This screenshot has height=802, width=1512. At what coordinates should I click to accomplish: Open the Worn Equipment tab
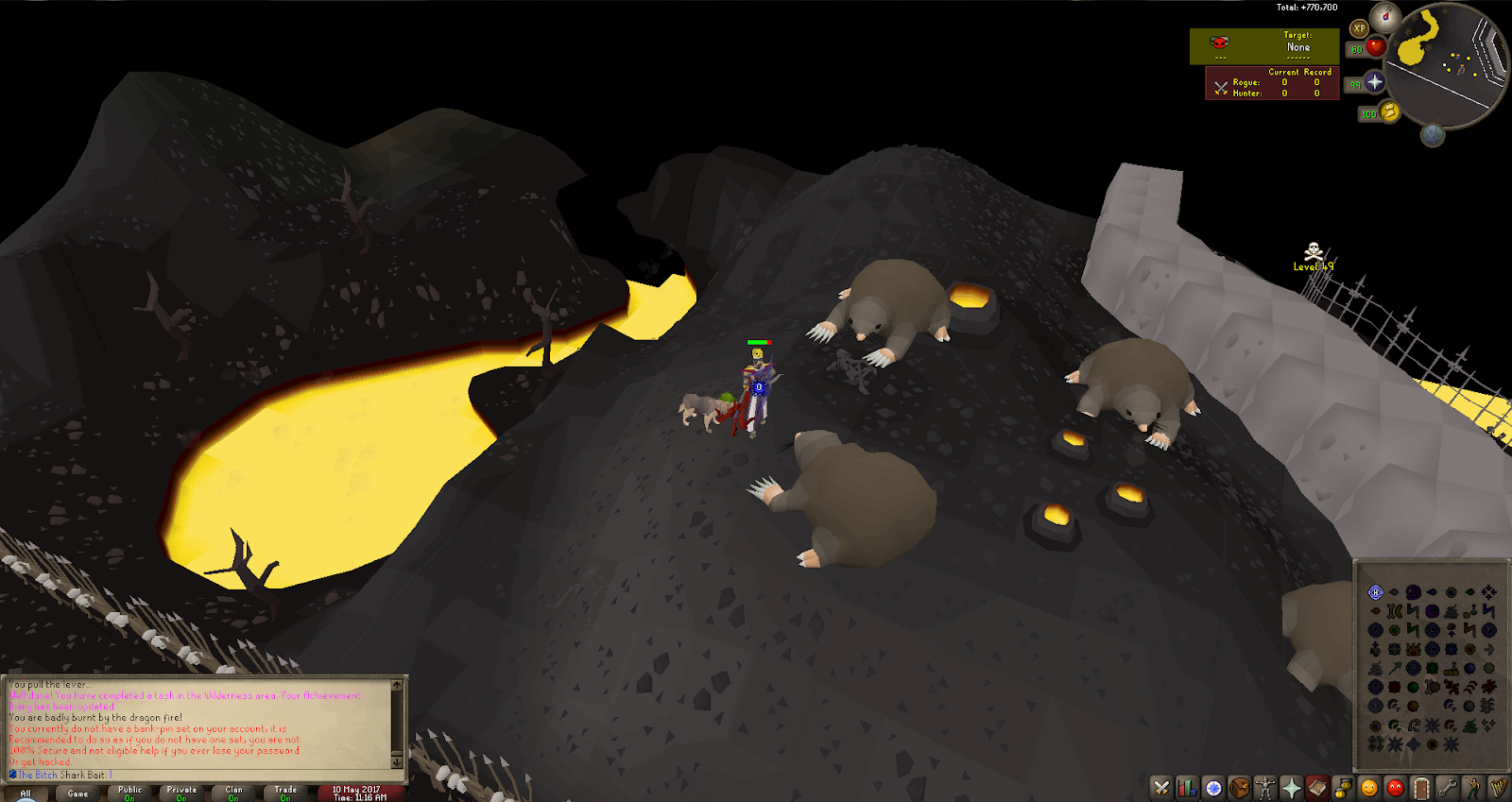pos(1265,788)
